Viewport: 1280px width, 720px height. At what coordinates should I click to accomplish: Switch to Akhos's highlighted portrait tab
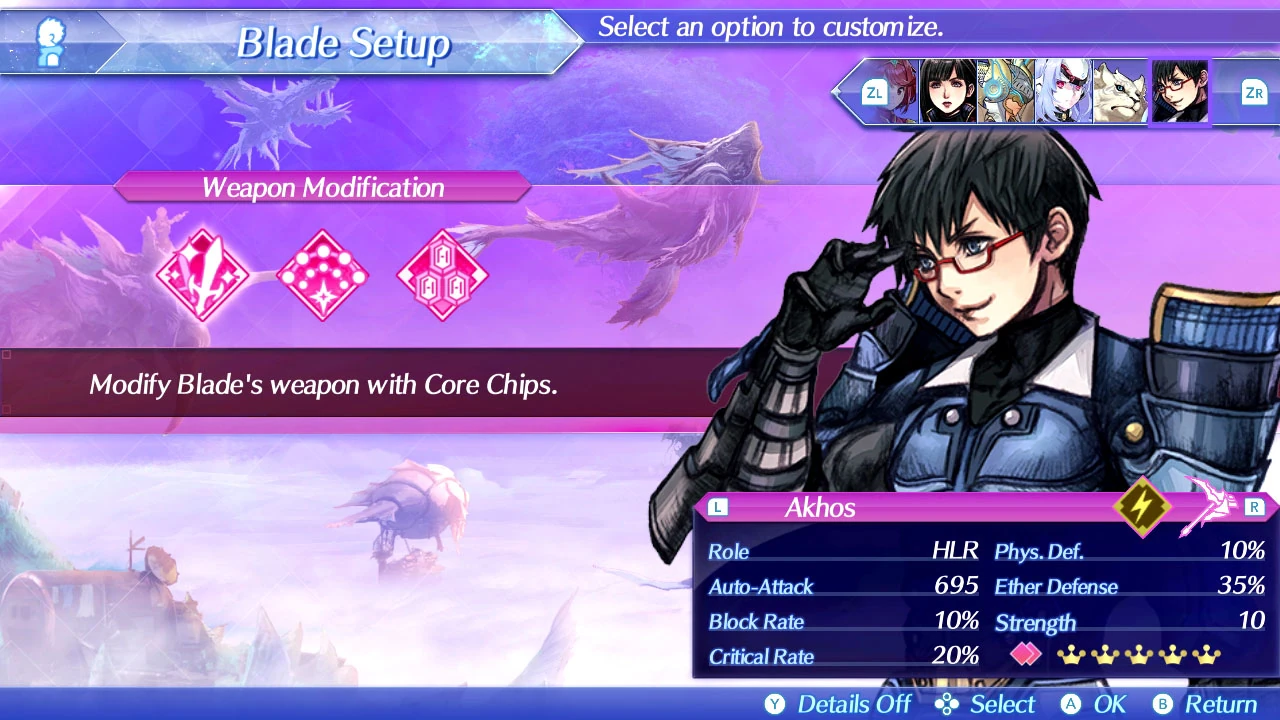(x=1179, y=92)
